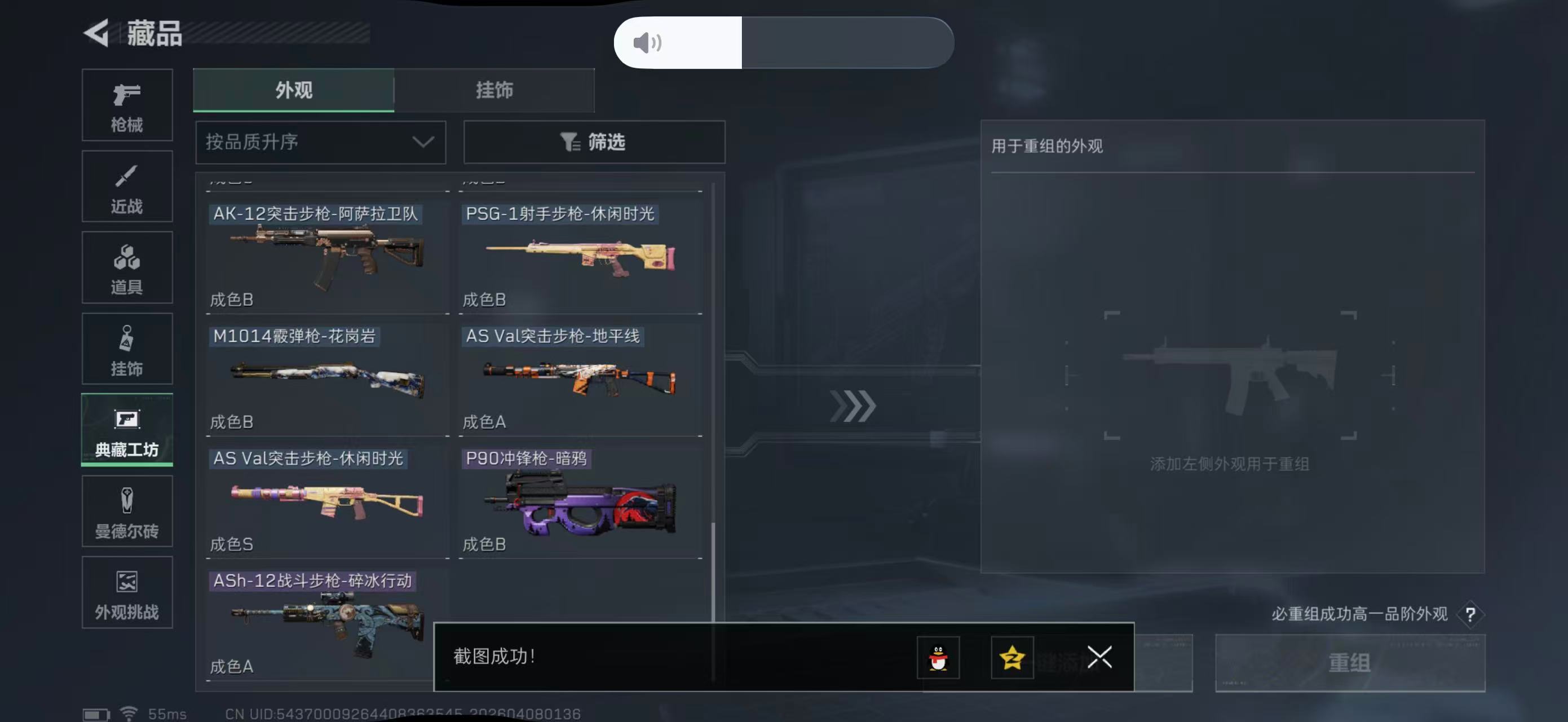Open the 枪械 category in the sidebar
Image resolution: width=1568 pixels, height=722 pixels.
(x=127, y=105)
